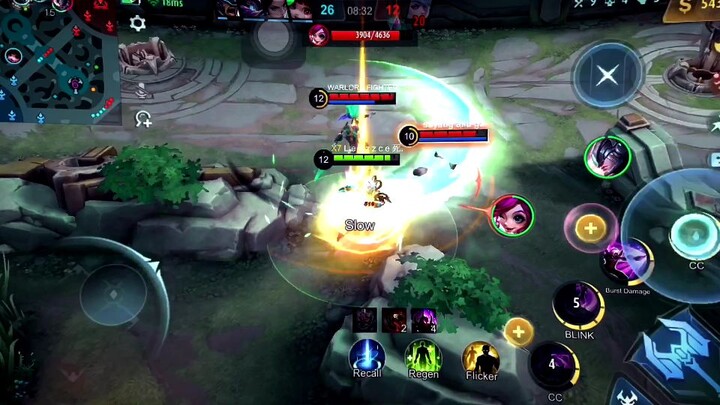Use the Regen ability

pyautogui.click(x=423, y=357)
